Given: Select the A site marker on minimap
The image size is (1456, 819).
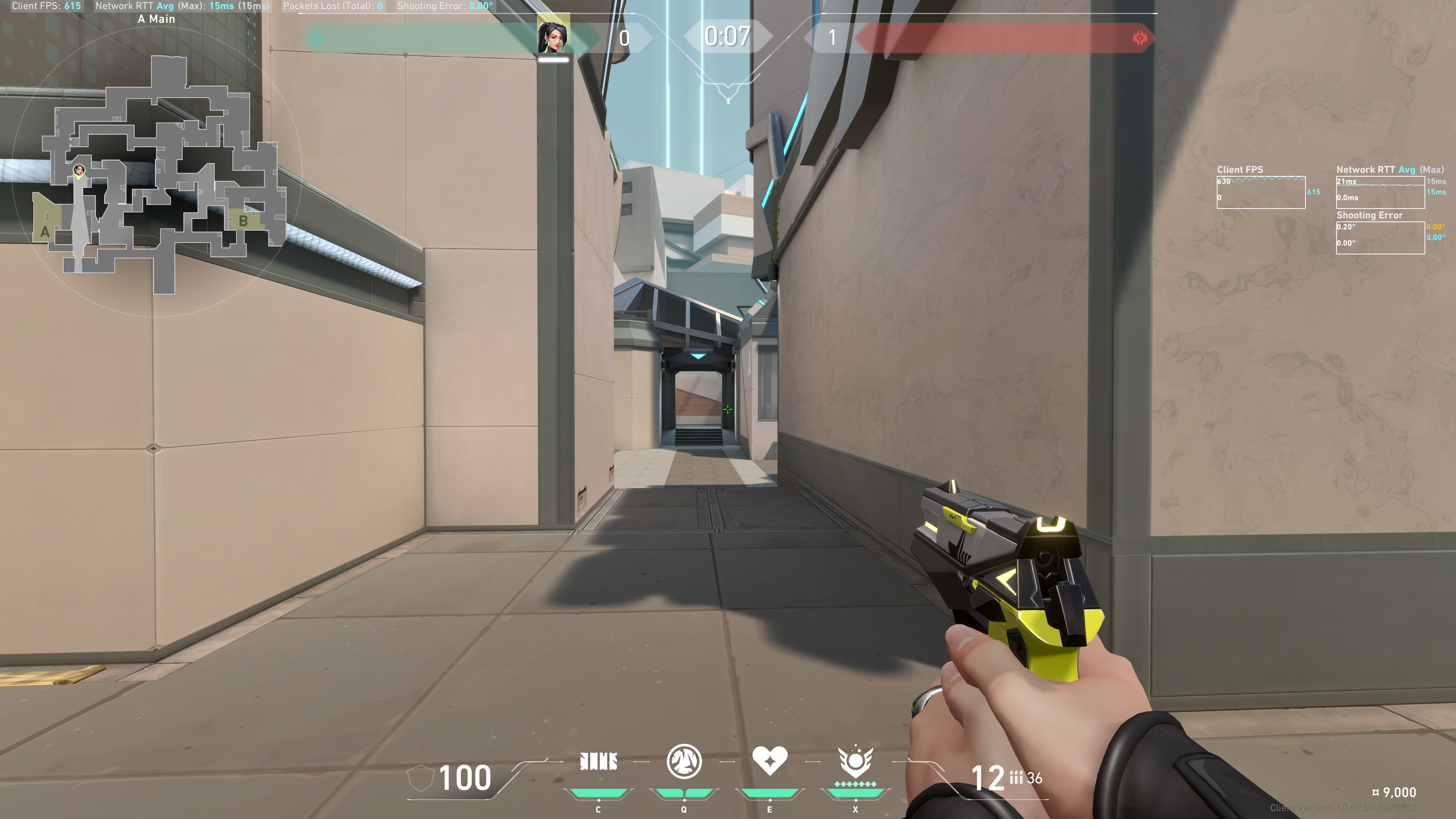Looking at the screenshot, I should pyautogui.click(x=45, y=232).
